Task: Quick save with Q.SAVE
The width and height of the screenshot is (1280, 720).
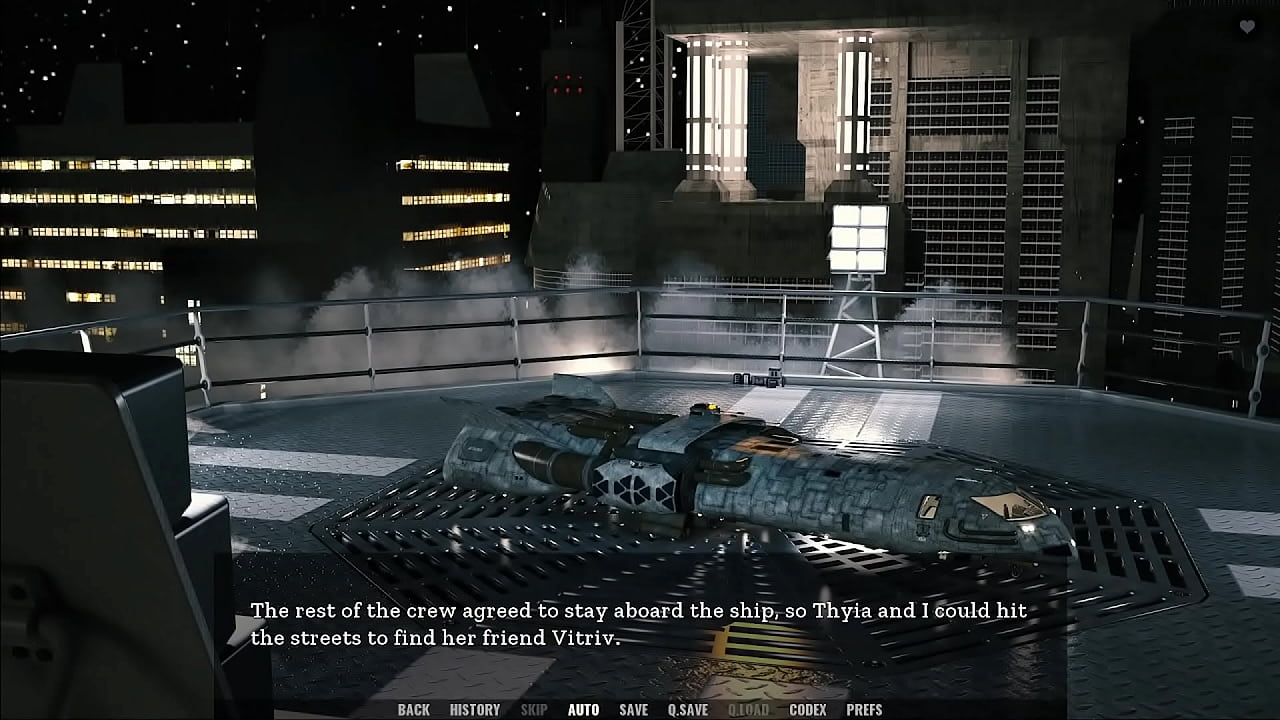Action: [687, 710]
